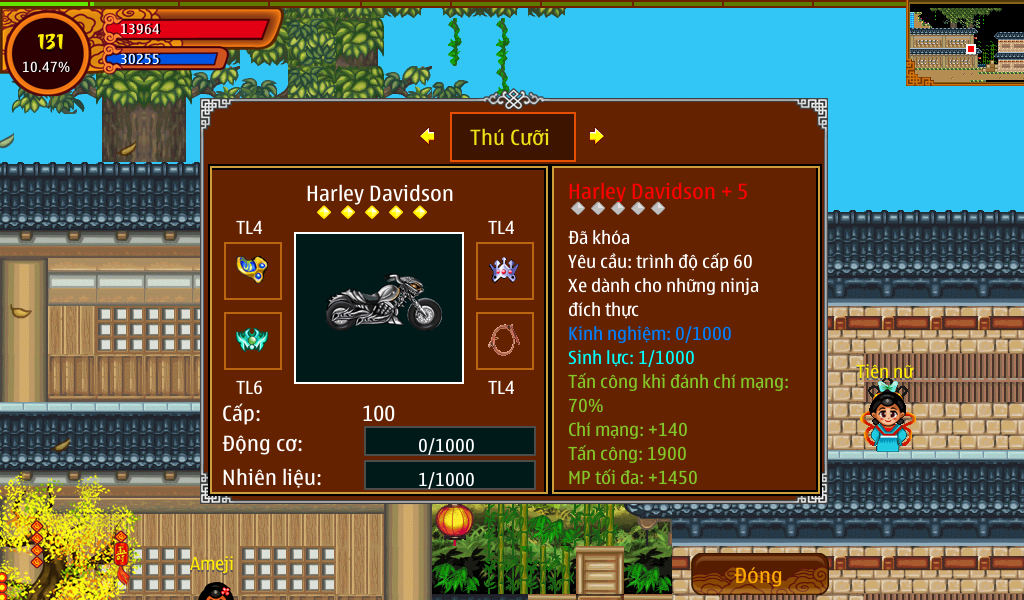The height and width of the screenshot is (600, 1024).
Task: Click the left yellow arrow beside Thú Cưỡi
Action: [x=428, y=136]
